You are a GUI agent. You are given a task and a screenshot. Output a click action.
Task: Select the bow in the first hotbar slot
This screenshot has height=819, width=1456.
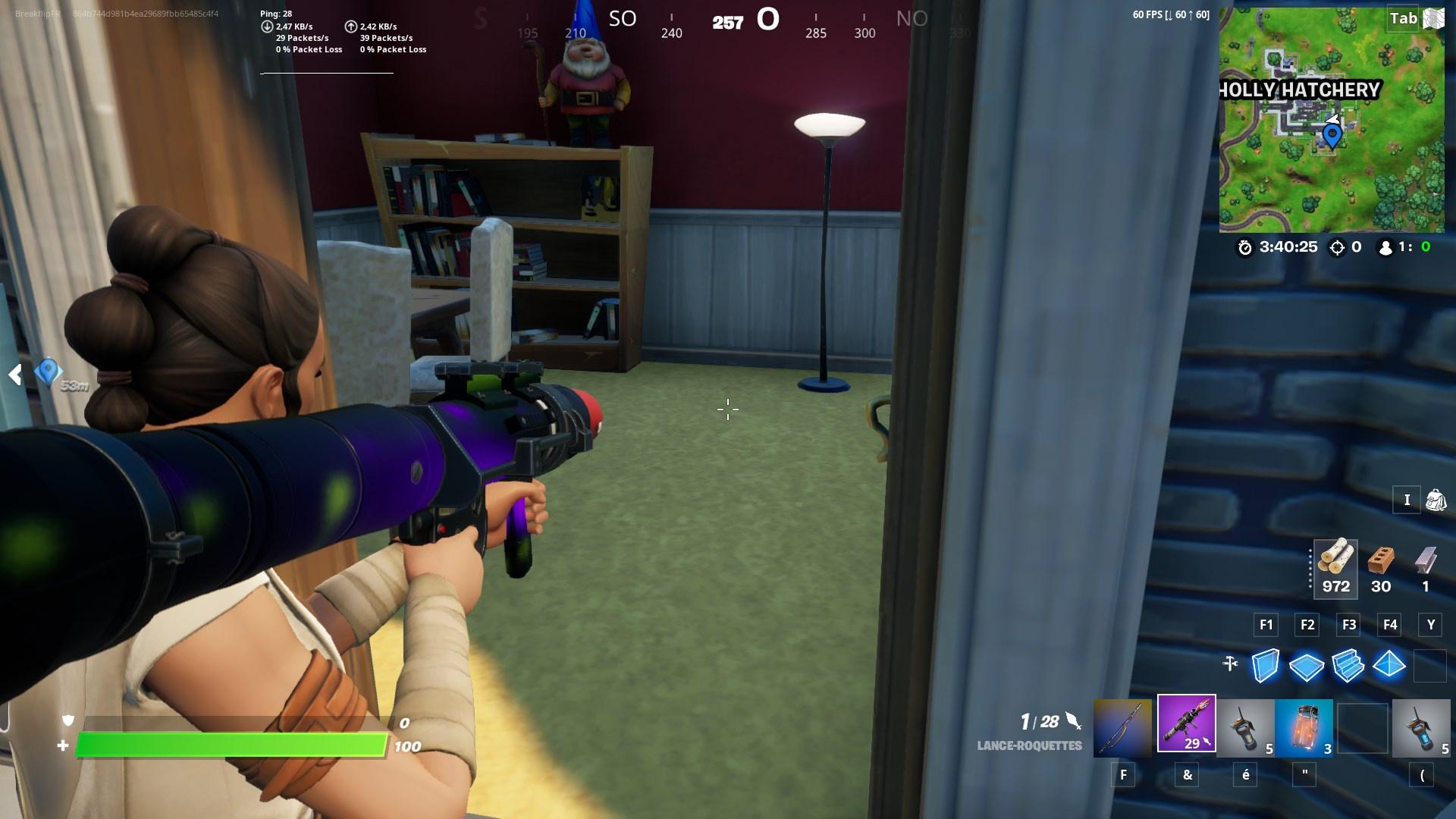1123,728
